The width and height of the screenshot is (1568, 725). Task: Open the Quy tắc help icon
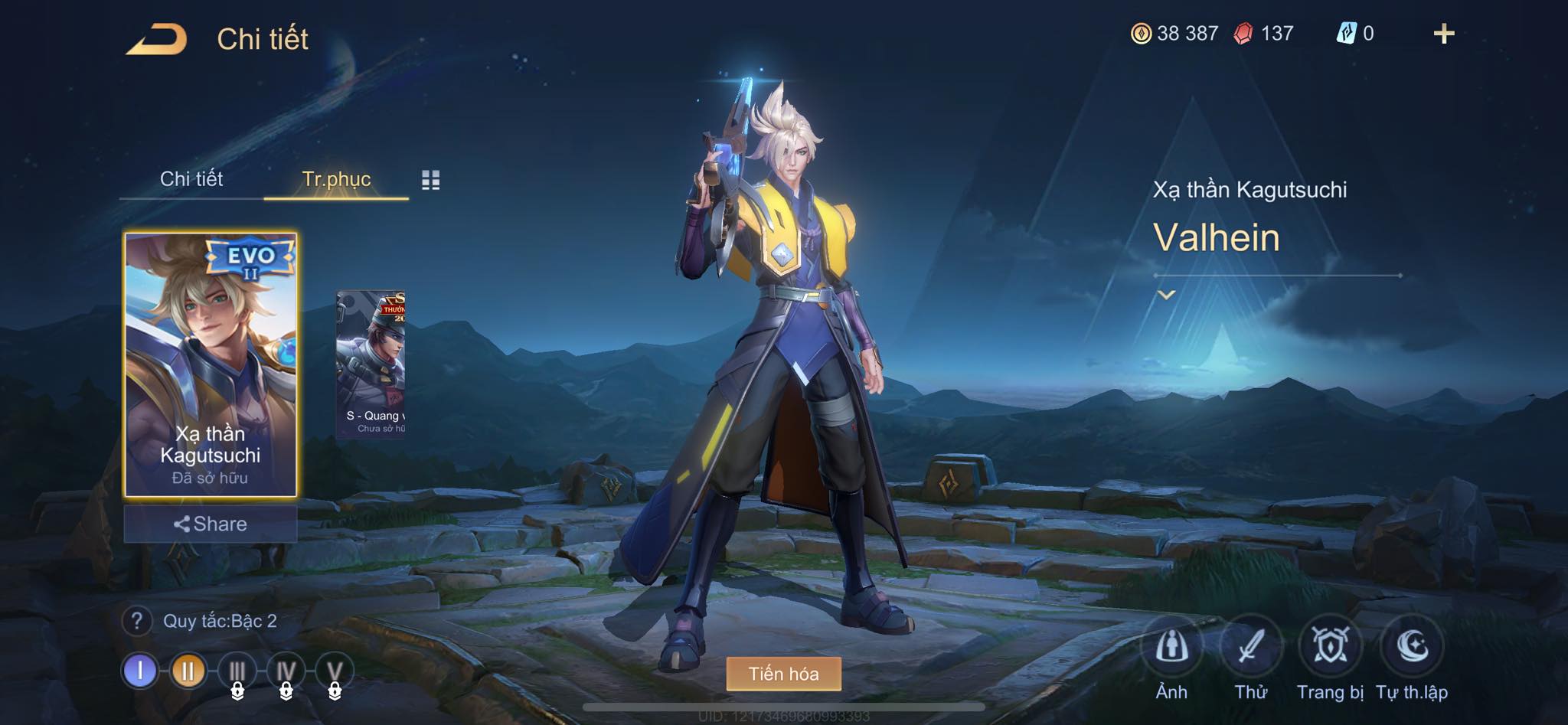click(137, 621)
